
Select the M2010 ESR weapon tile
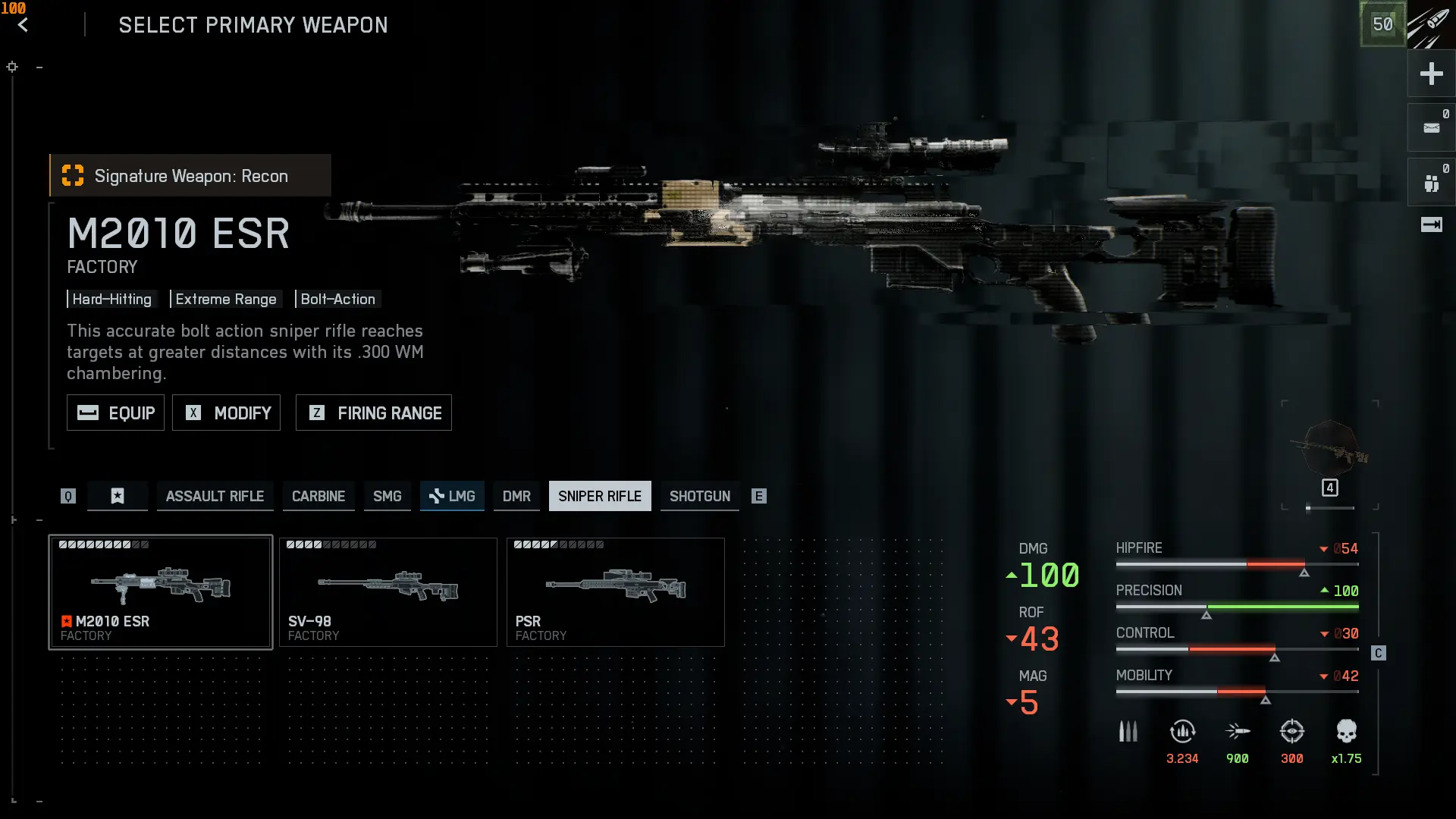[161, 591]
